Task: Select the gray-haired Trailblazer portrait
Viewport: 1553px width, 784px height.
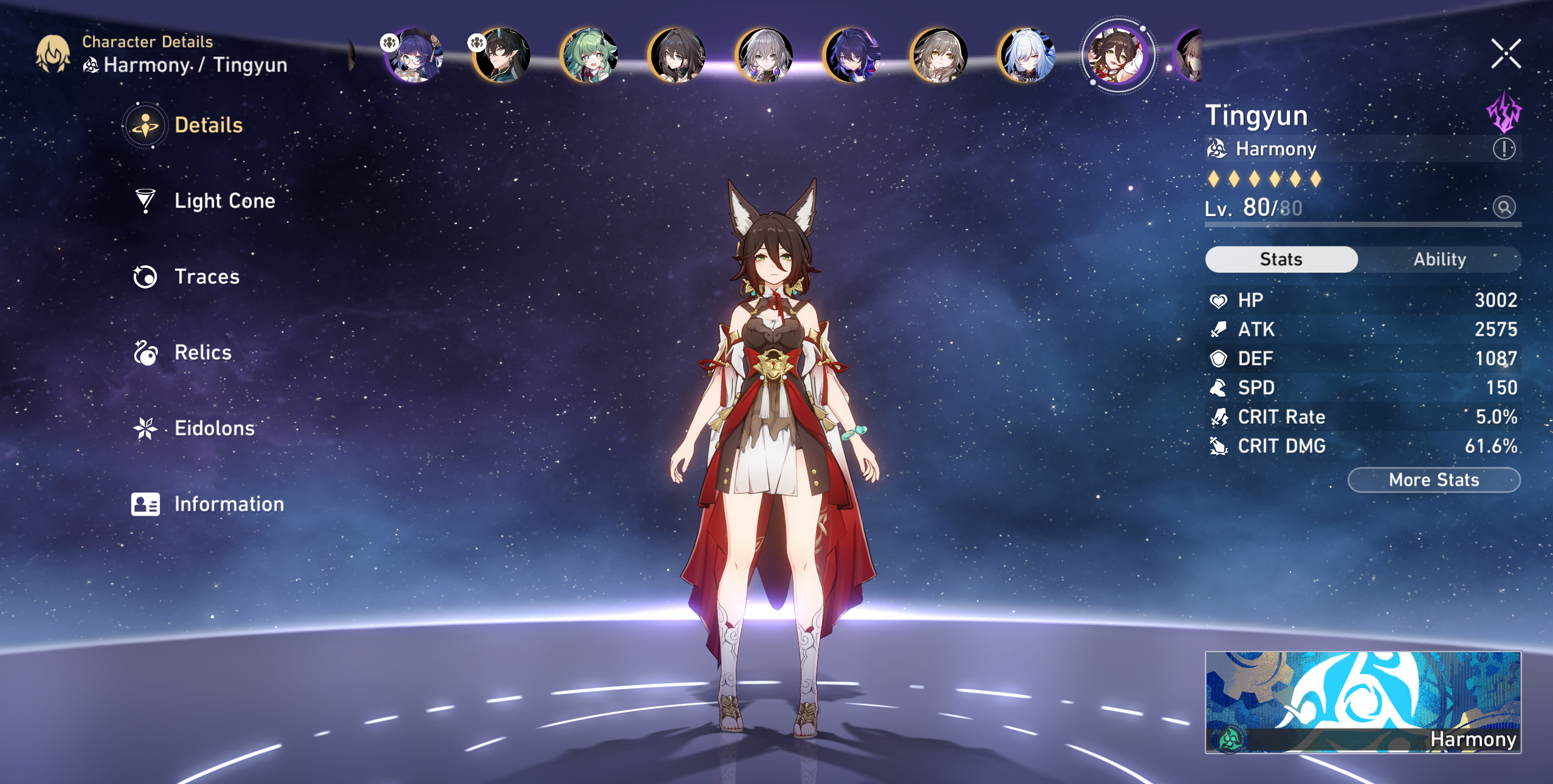Action: [939, 55]
